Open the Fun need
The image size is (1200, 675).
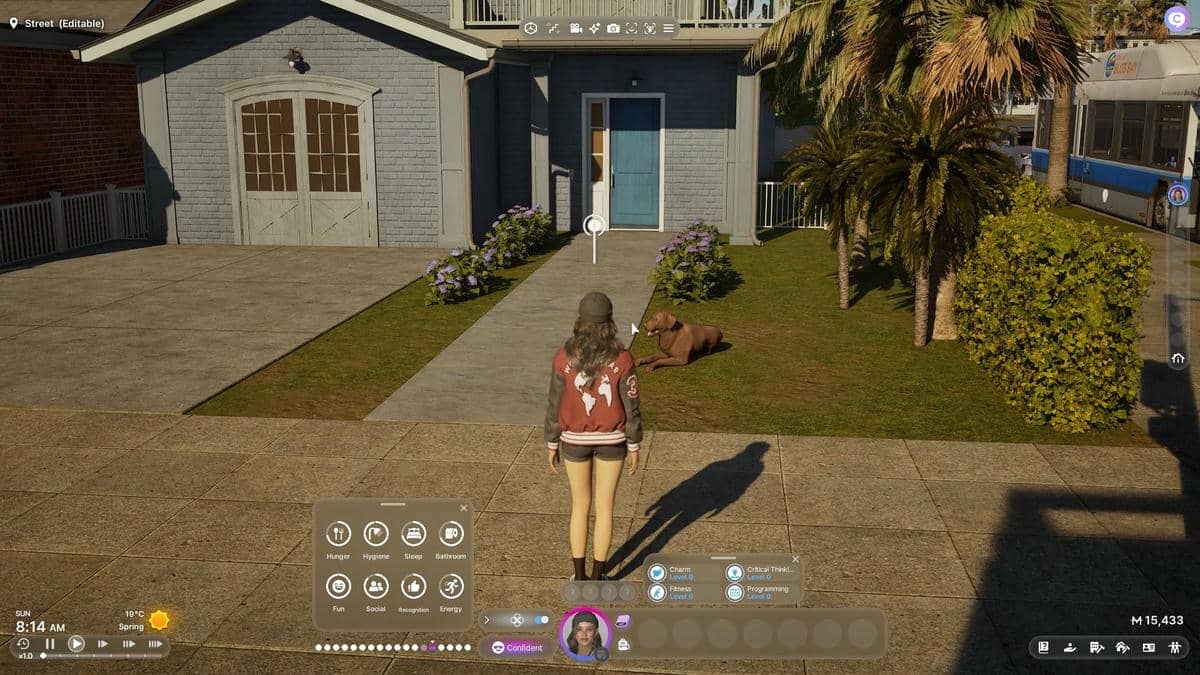[x=338, y=586]
